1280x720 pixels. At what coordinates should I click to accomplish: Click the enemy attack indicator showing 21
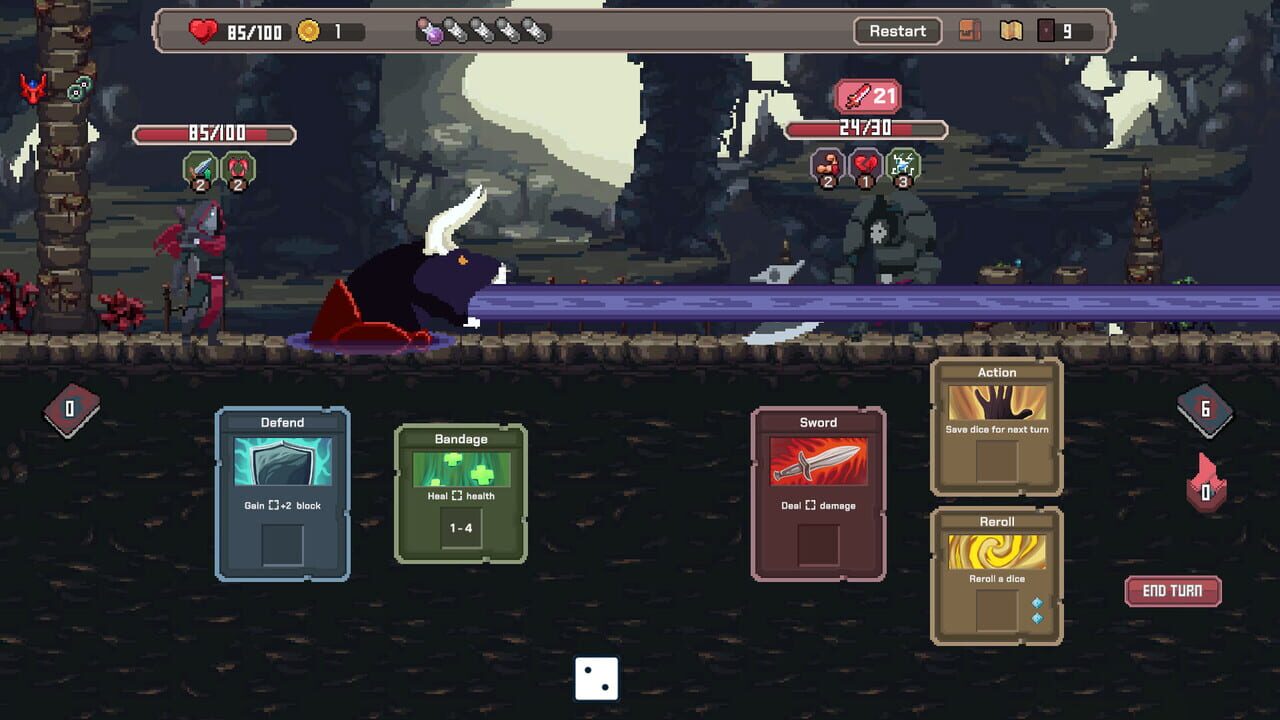tap(866, 96)
